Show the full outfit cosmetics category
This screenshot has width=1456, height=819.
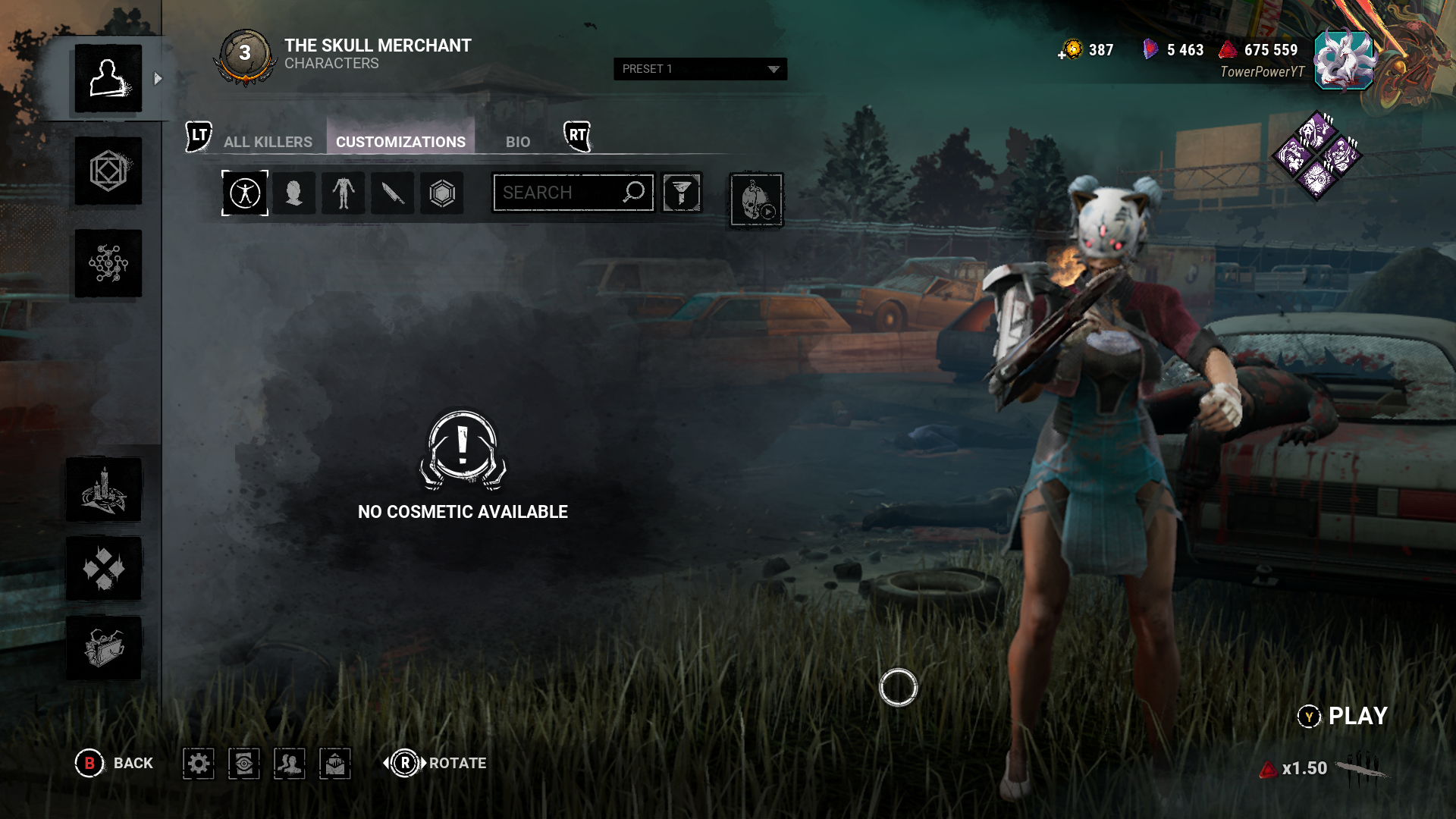pos(245,193)
